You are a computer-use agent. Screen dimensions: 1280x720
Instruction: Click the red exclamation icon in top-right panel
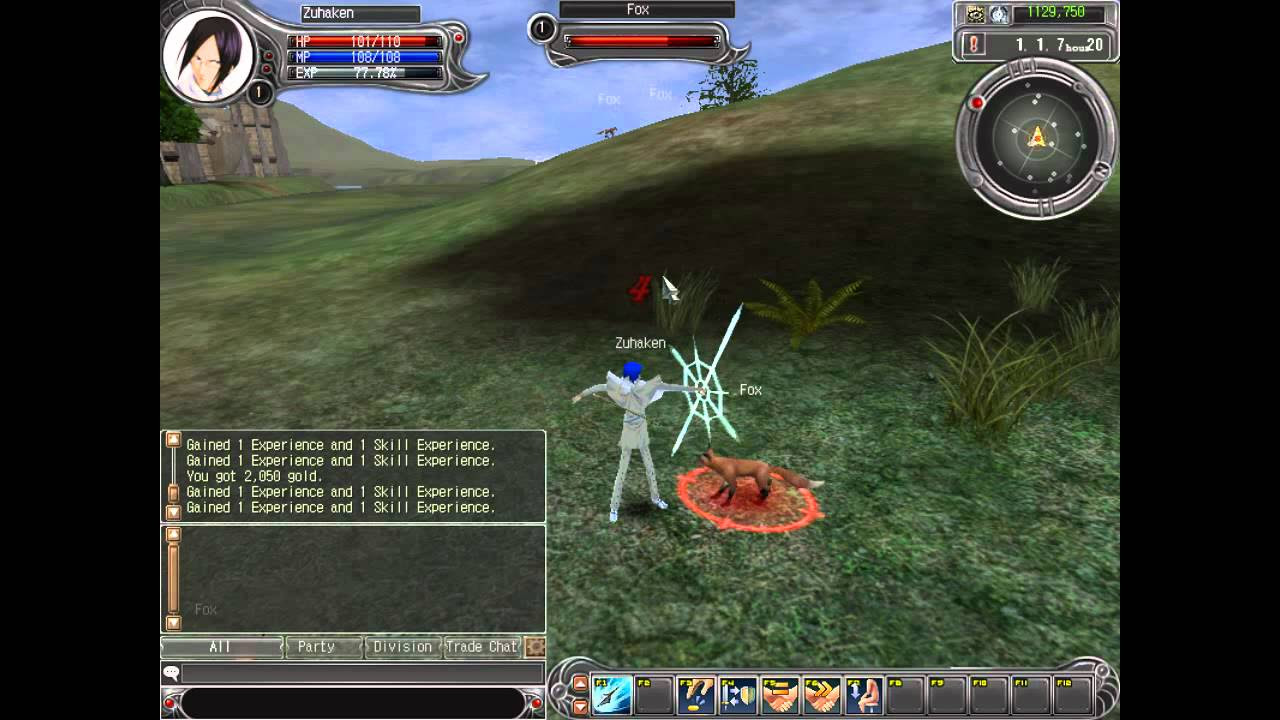pos(973,42)
